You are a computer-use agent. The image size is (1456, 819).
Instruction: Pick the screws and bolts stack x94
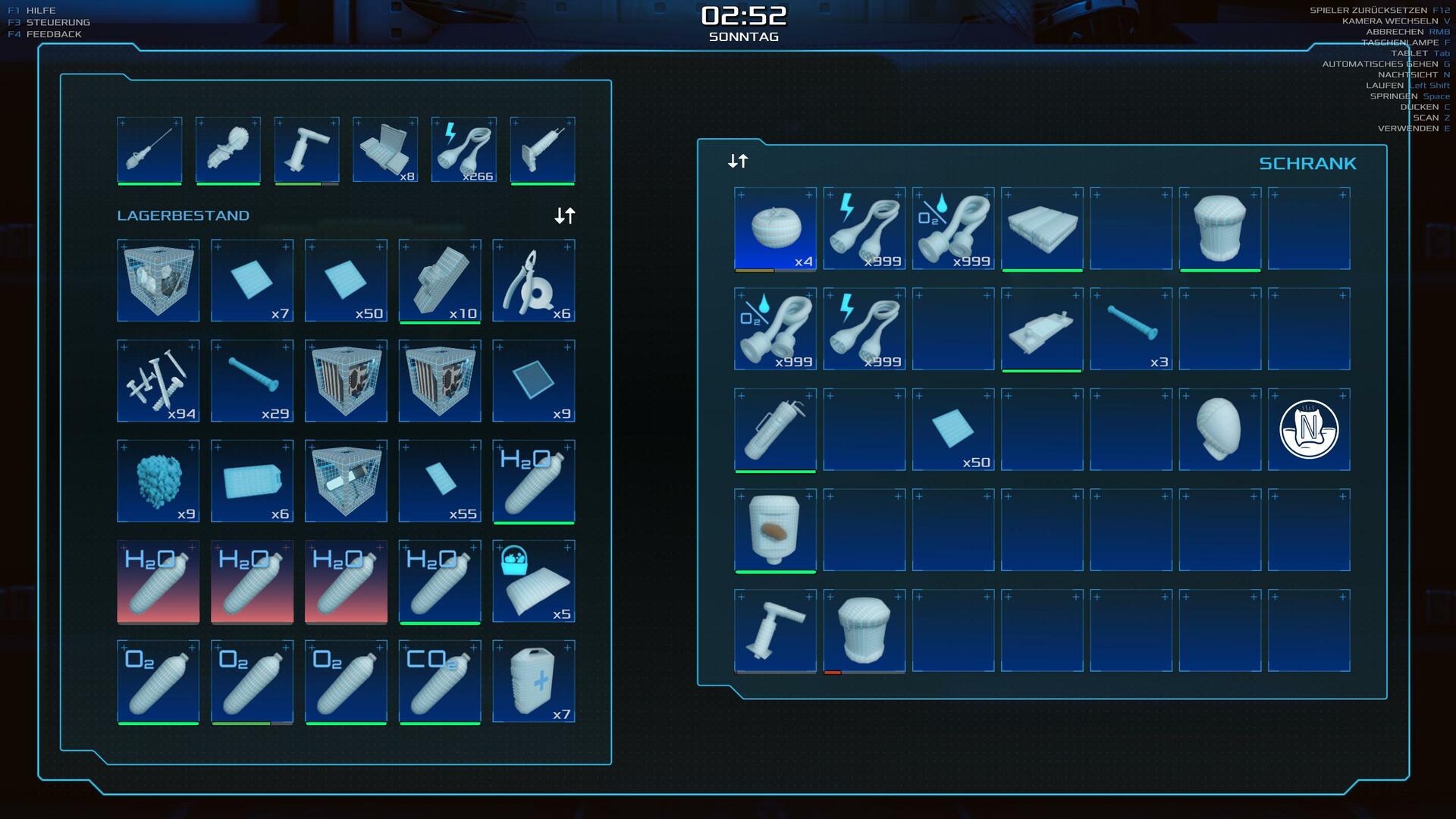158,381
